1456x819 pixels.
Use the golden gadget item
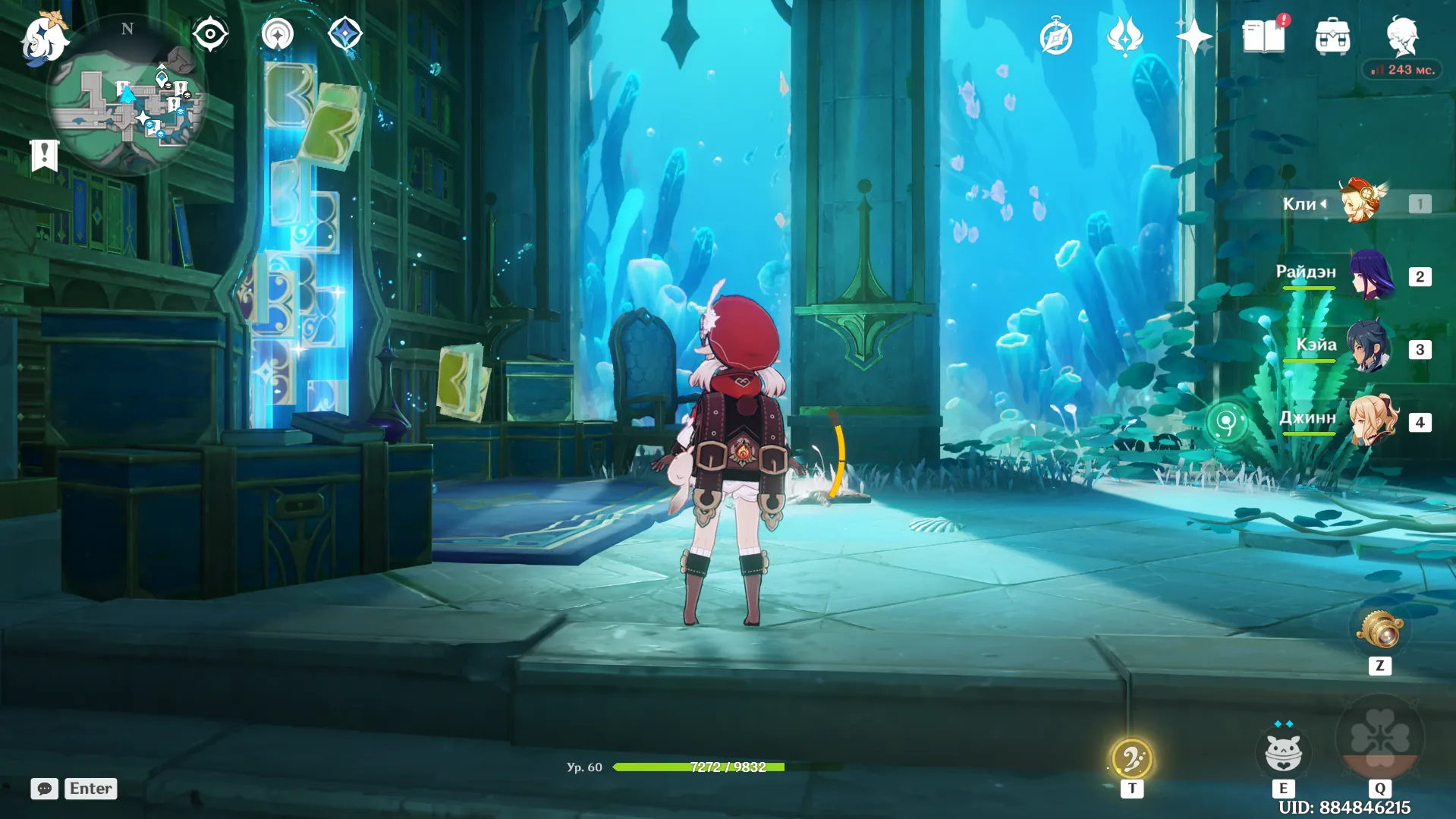[1380, 630]
